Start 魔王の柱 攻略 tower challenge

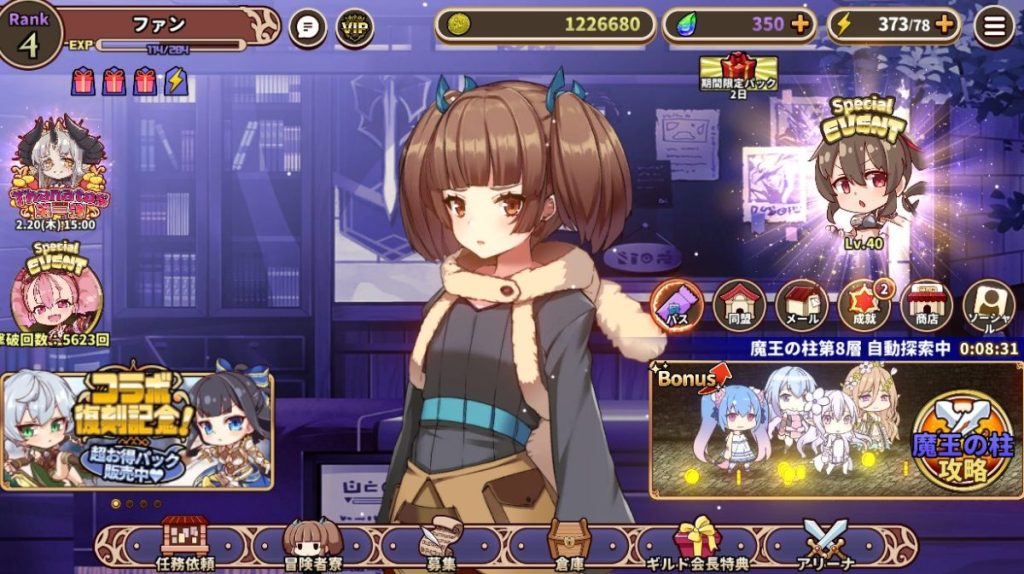963,440
